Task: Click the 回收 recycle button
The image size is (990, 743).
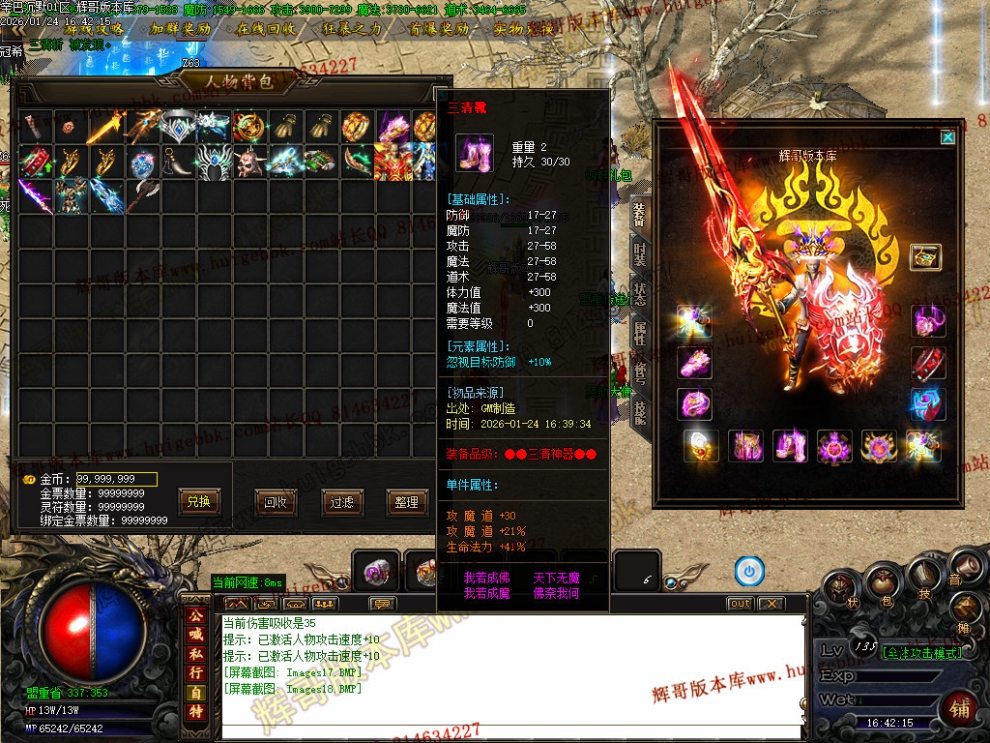Action: [x=276, y=502]
